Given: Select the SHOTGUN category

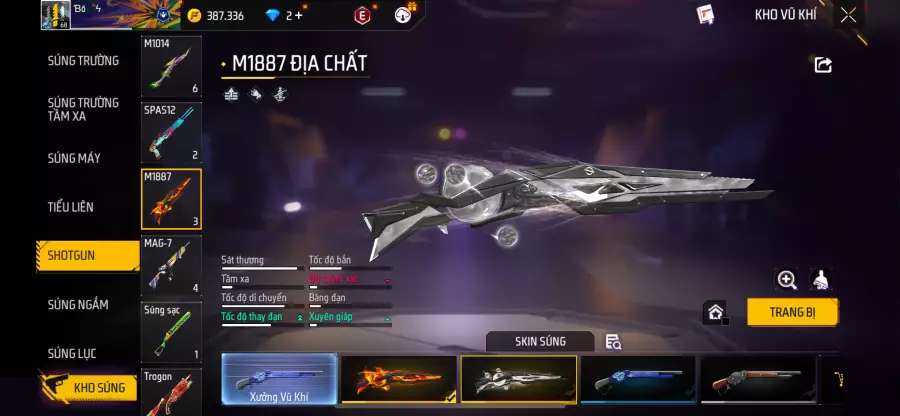Looking at the screenshot, I should click(x=72, y=256).
